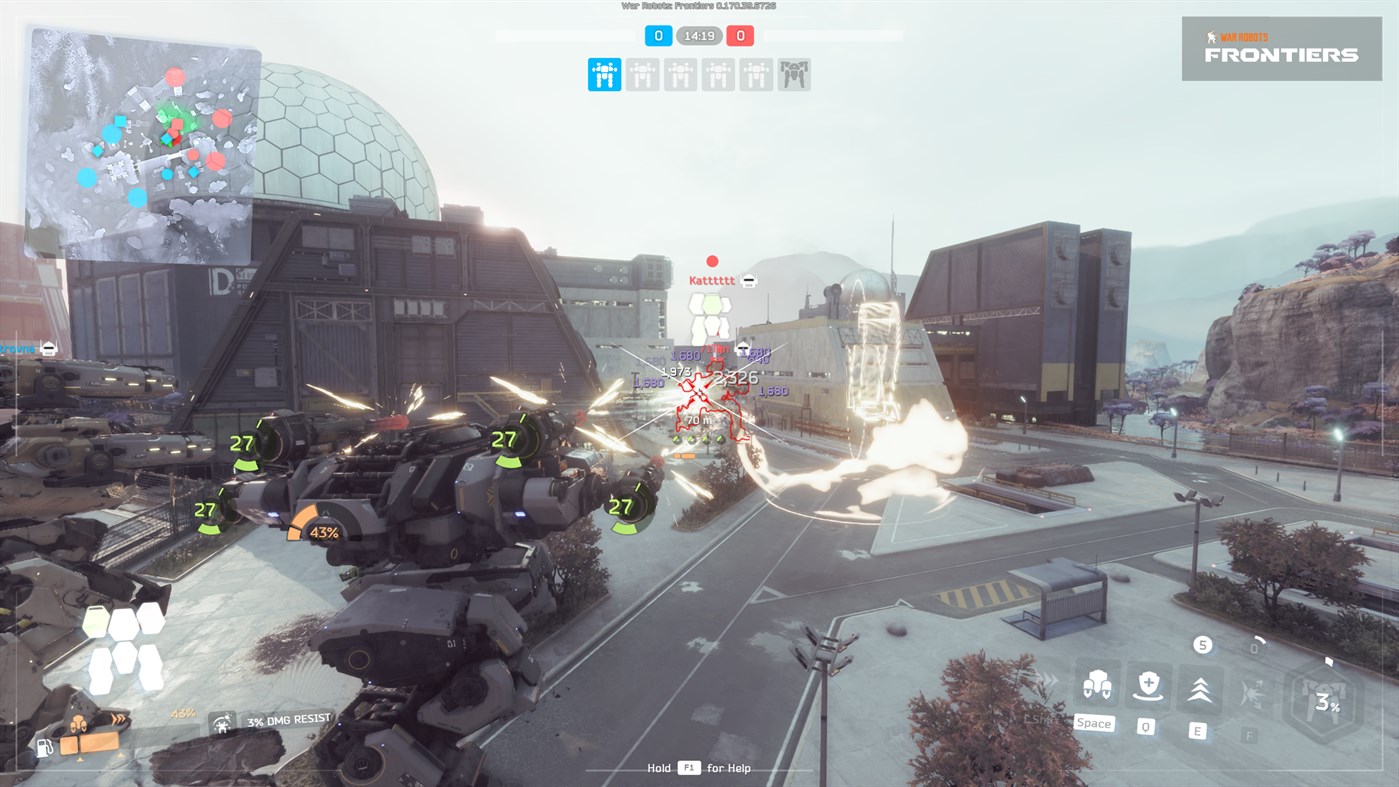Click the Kattttttt enemy nameplate
Viewport: 1399px width, 787px height.
(x=710, y=279)
